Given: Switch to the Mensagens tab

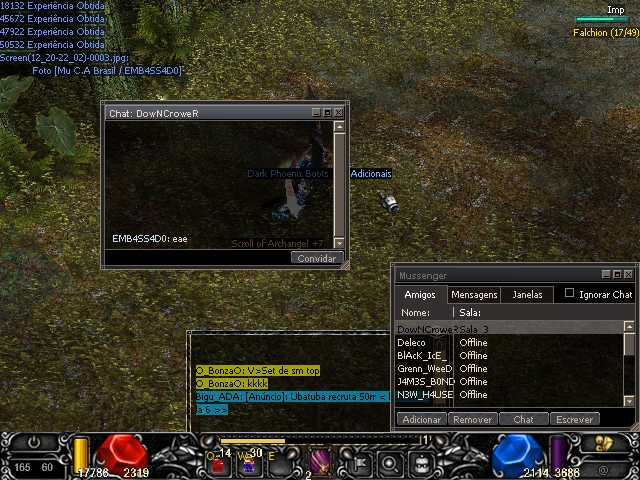Looking at the screenshot, I should click(x=474, y=295).
